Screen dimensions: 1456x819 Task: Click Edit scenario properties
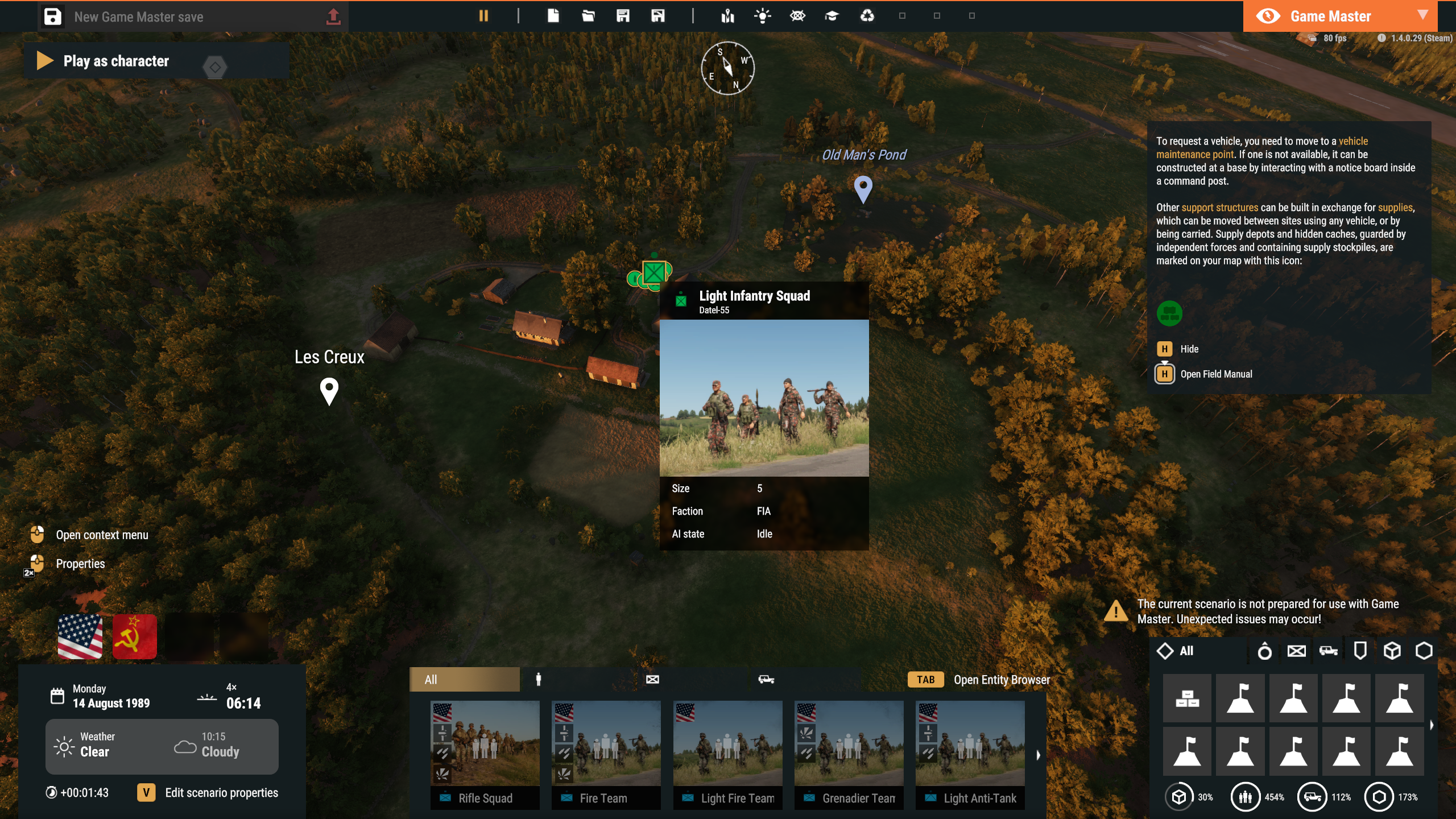tap(221, 793)
